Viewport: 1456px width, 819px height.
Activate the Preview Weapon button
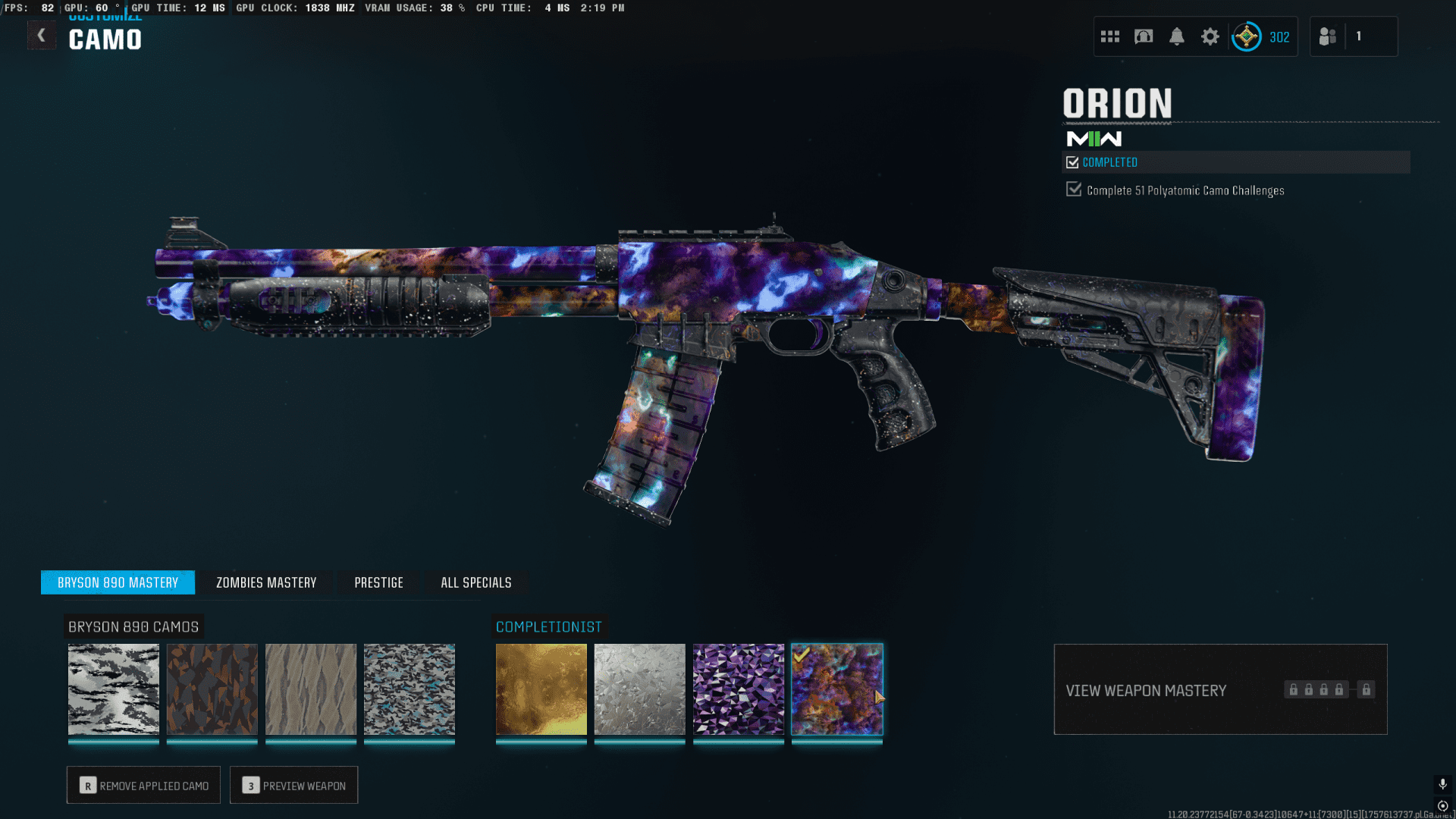point(293,785)
